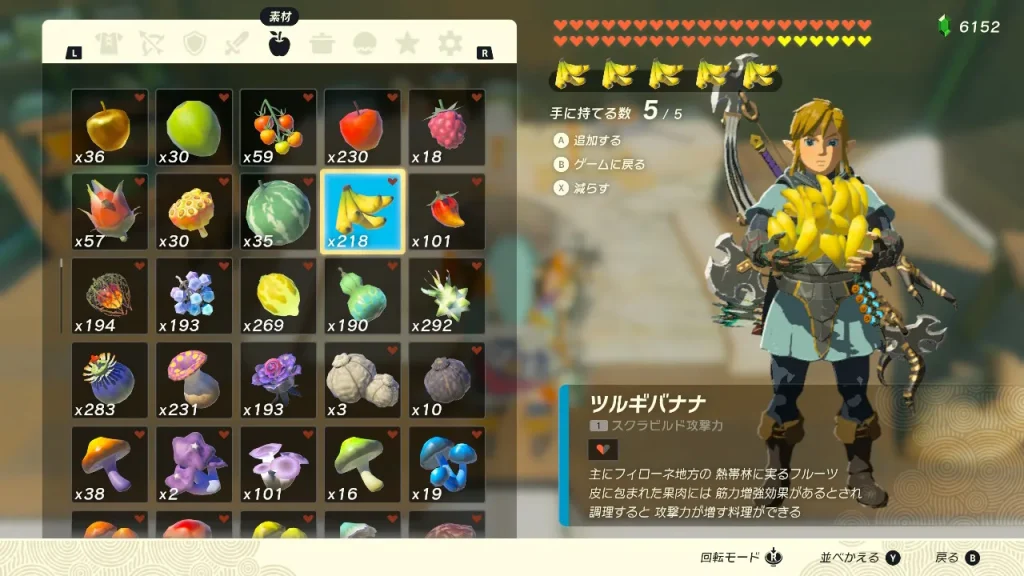Choose the red apple stack of 230
This screenshot has height=576, width=1024.
362,127
